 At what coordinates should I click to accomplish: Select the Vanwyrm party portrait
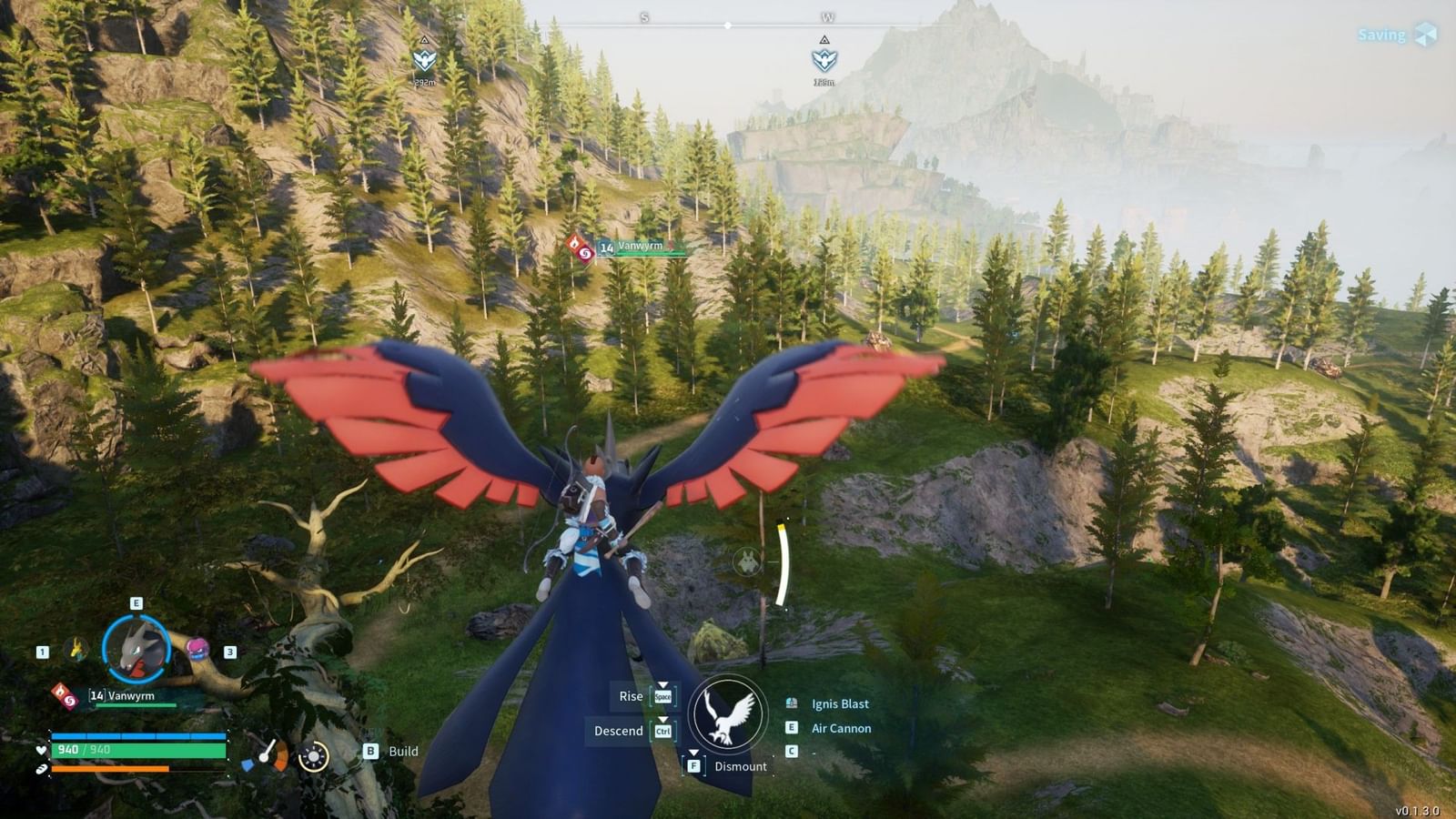pos(136,649)
